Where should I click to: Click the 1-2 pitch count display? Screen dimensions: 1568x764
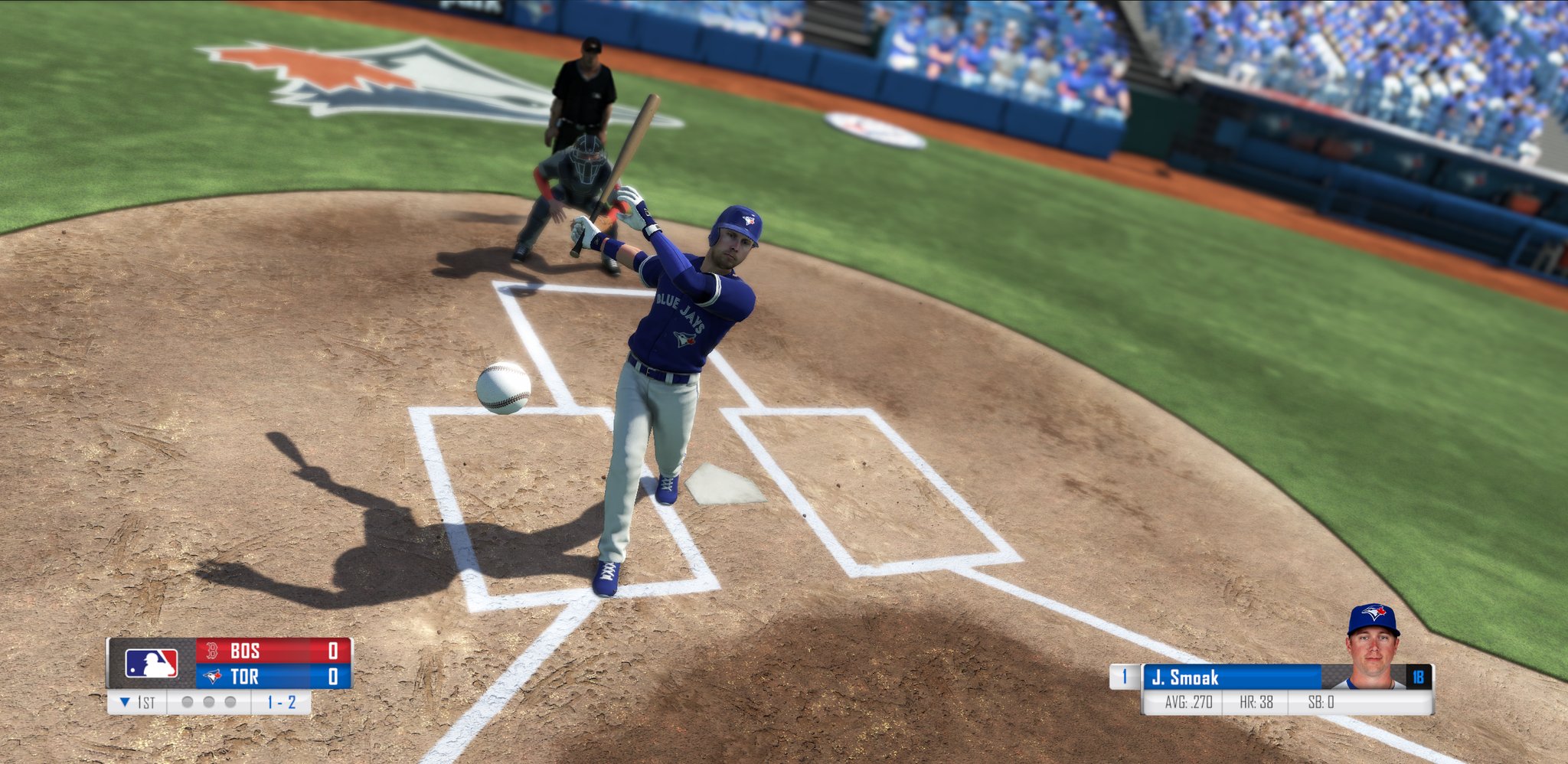[281, 704]
